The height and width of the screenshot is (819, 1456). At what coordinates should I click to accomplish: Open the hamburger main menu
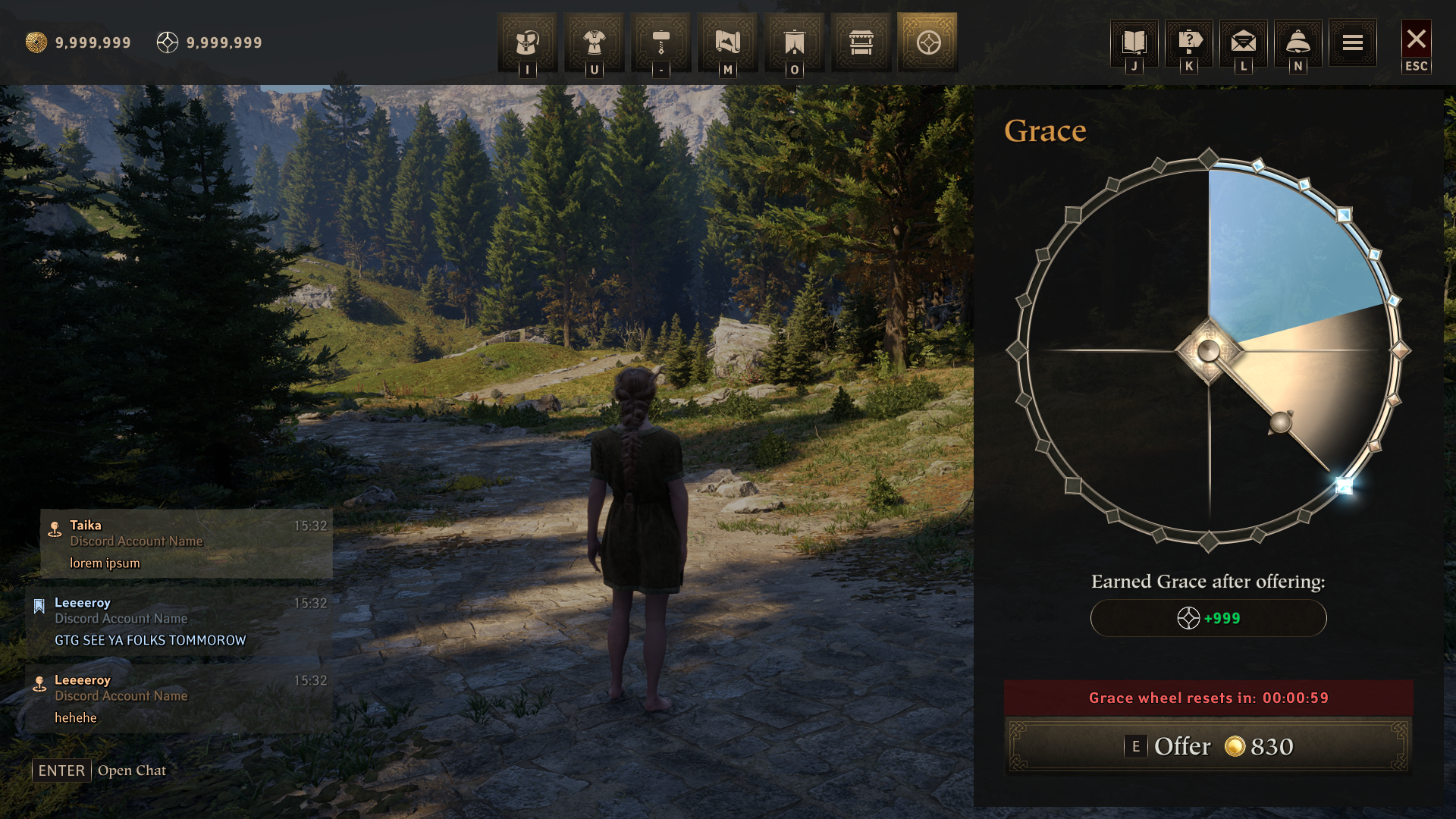pos(1353,42)
